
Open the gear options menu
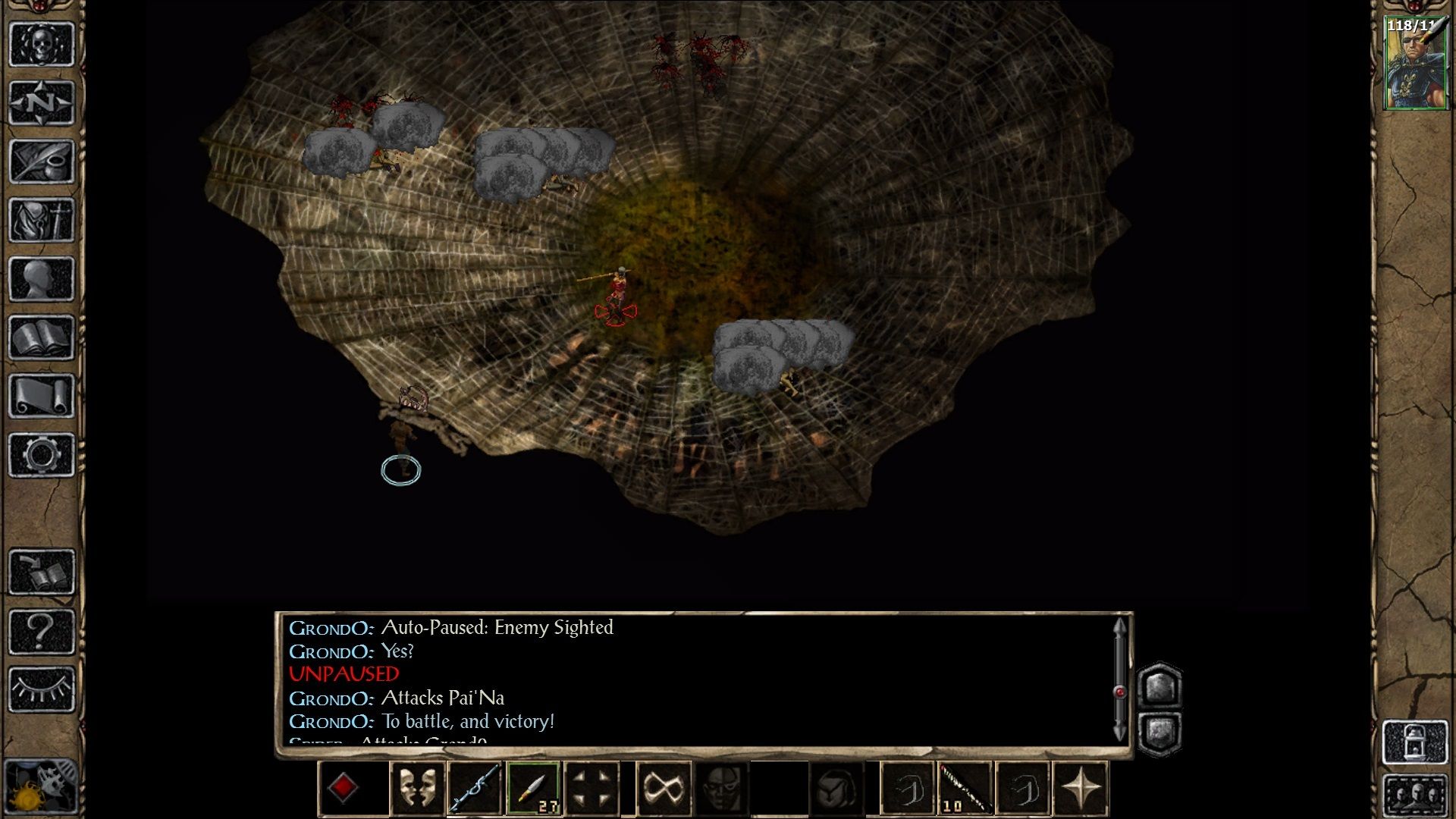tap(42, 455)
